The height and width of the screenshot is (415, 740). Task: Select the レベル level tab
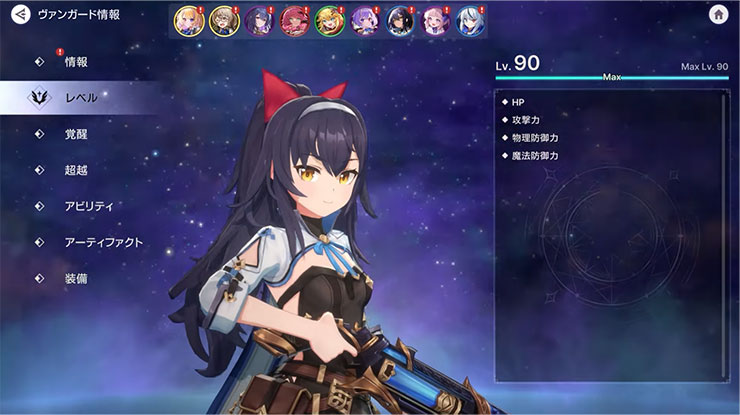click(80, 98)
